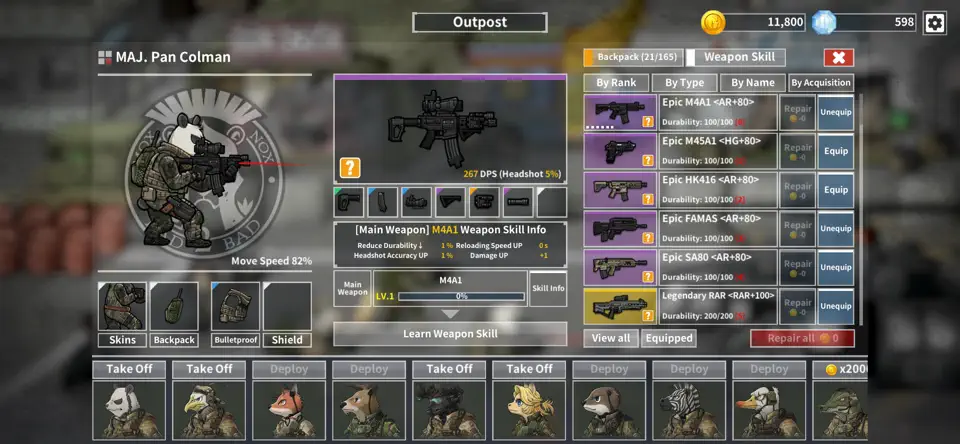960x444 pixels.
Task: Unequip the Epic M4A1 rifle
Action: point(835,113)
